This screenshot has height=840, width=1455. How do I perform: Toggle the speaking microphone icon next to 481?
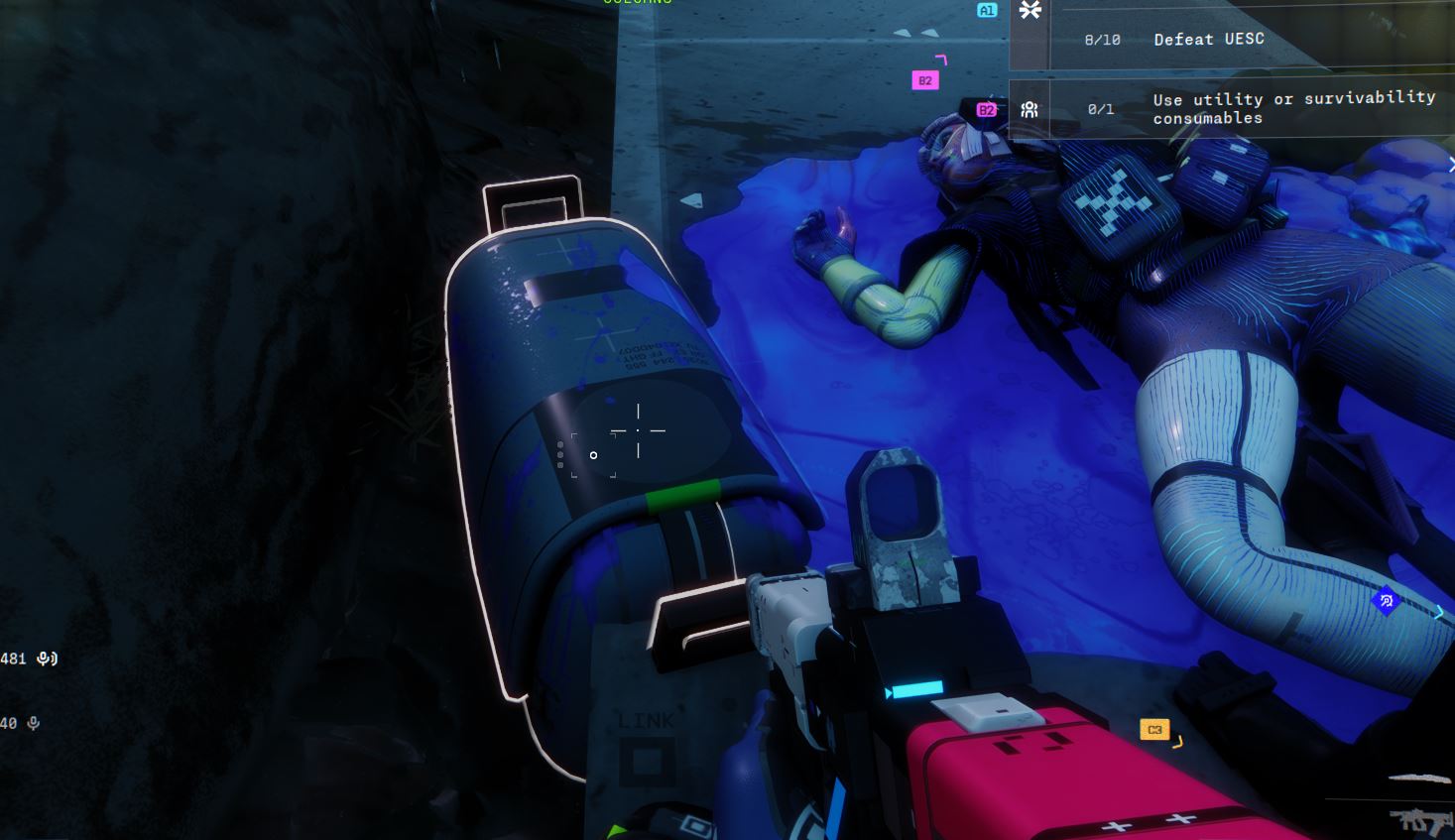coord(47,659)
